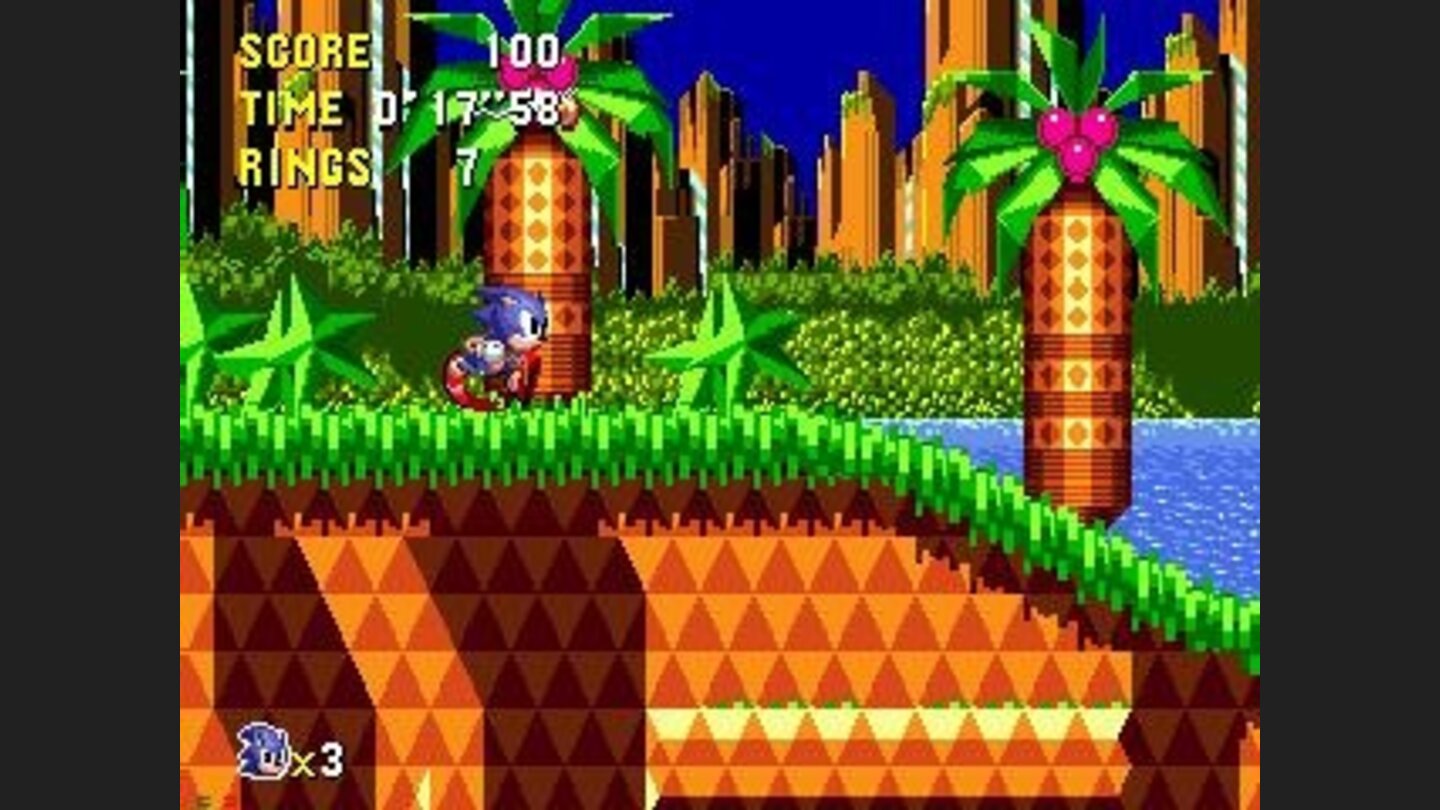Toggle the TIME counter visibility
The height and width of the screenshot is (810, 1440).
click(x=290, y=108)
